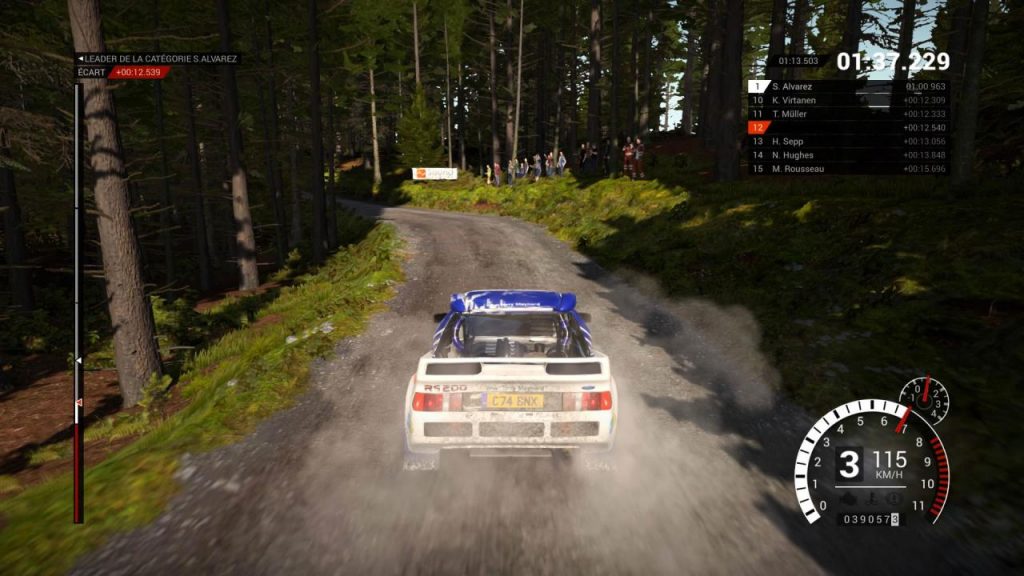This screenshot has height=576, width=1024.
Task: Click the vertical stage progress bar
Action: 78,300
